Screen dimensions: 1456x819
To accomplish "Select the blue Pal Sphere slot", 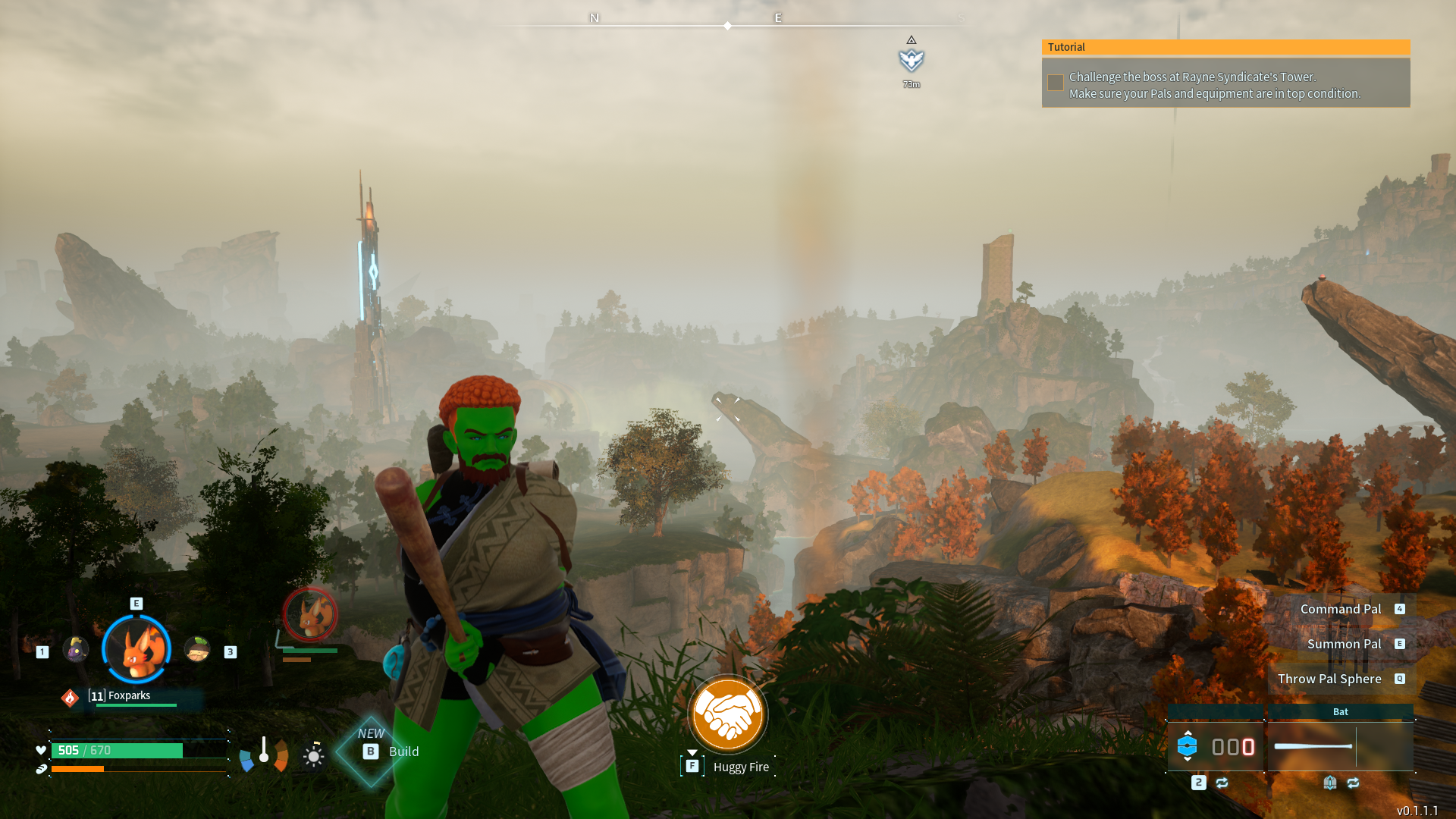I will (1188, 746).
